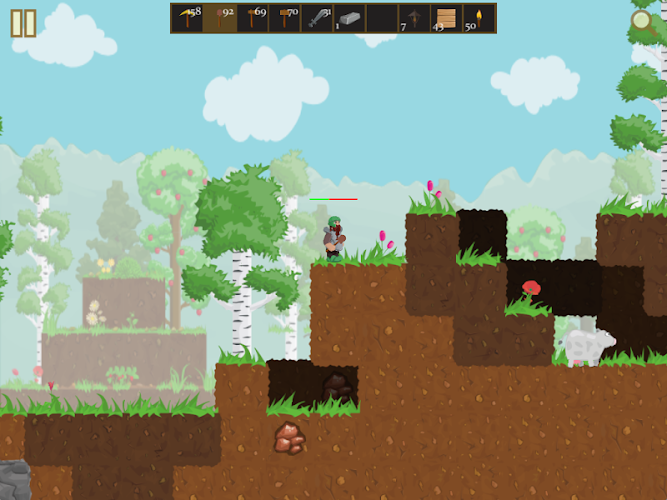
Task: Select the golden pickaxe hotbar slot
Action: [187, 18]
